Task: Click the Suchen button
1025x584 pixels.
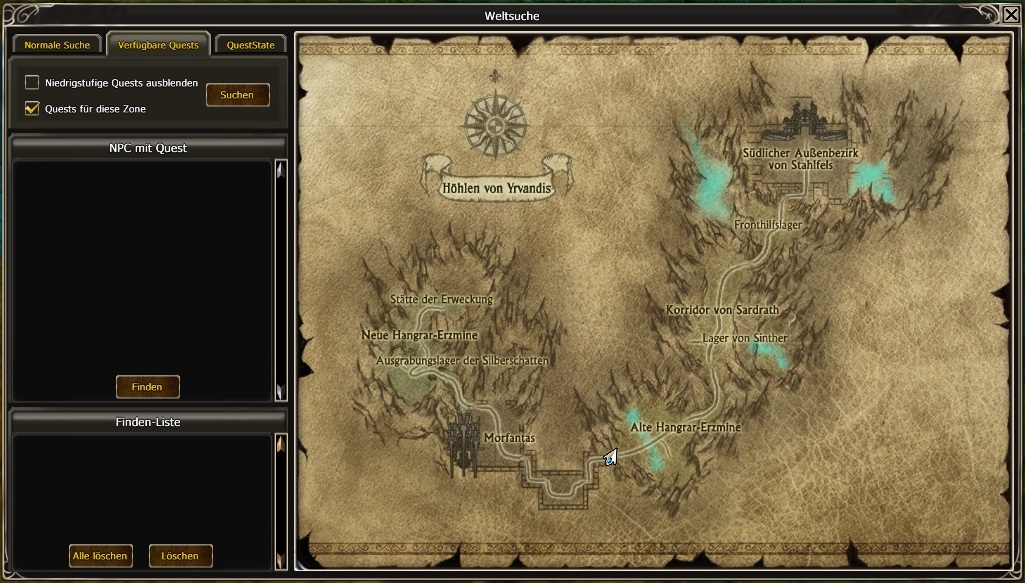Action: (x=237, y=95)
